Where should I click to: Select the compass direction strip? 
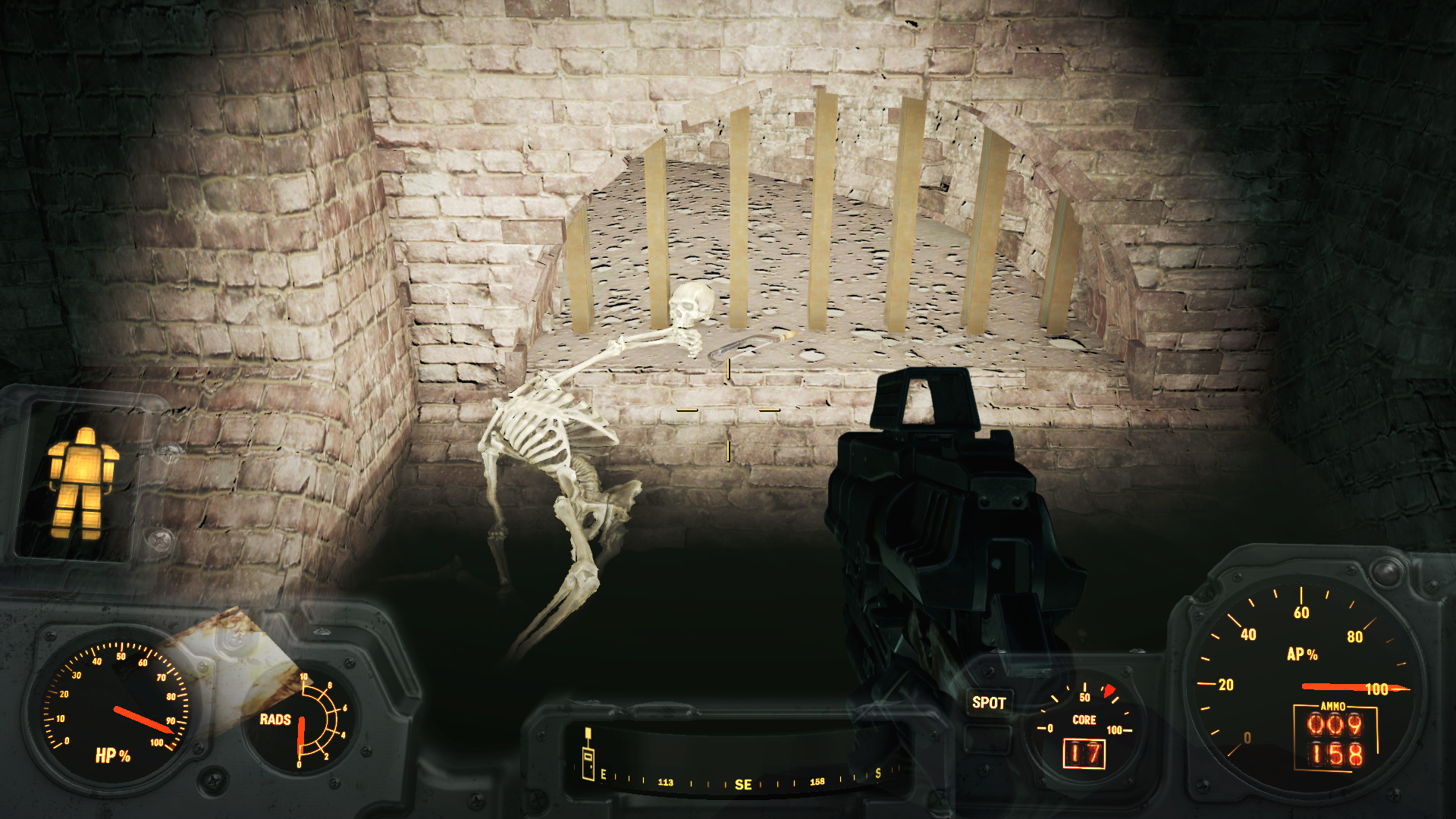click(739, 780)
